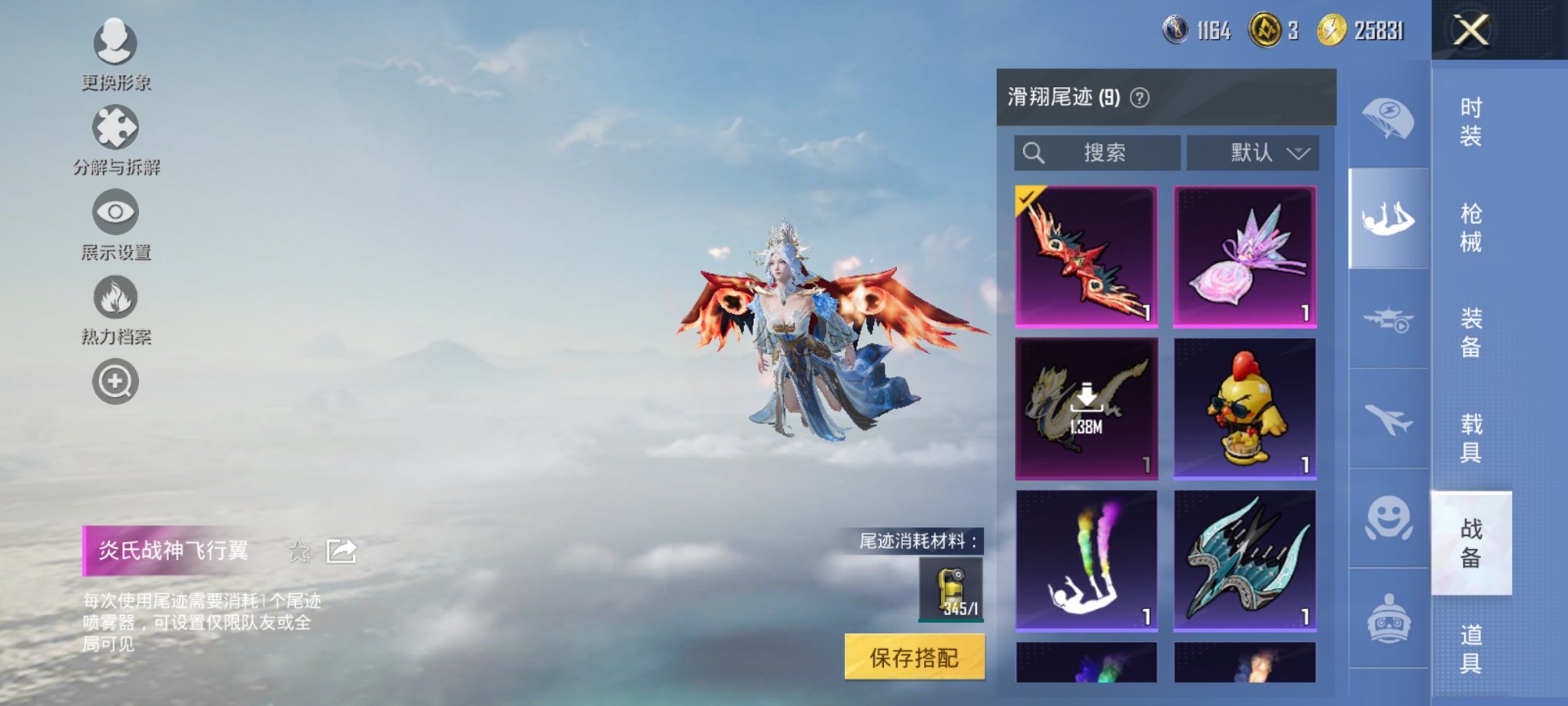Viewport: 1568px width, 706px height.
Task: View the 热力档案 heat profile
Action: coord(114,298)
